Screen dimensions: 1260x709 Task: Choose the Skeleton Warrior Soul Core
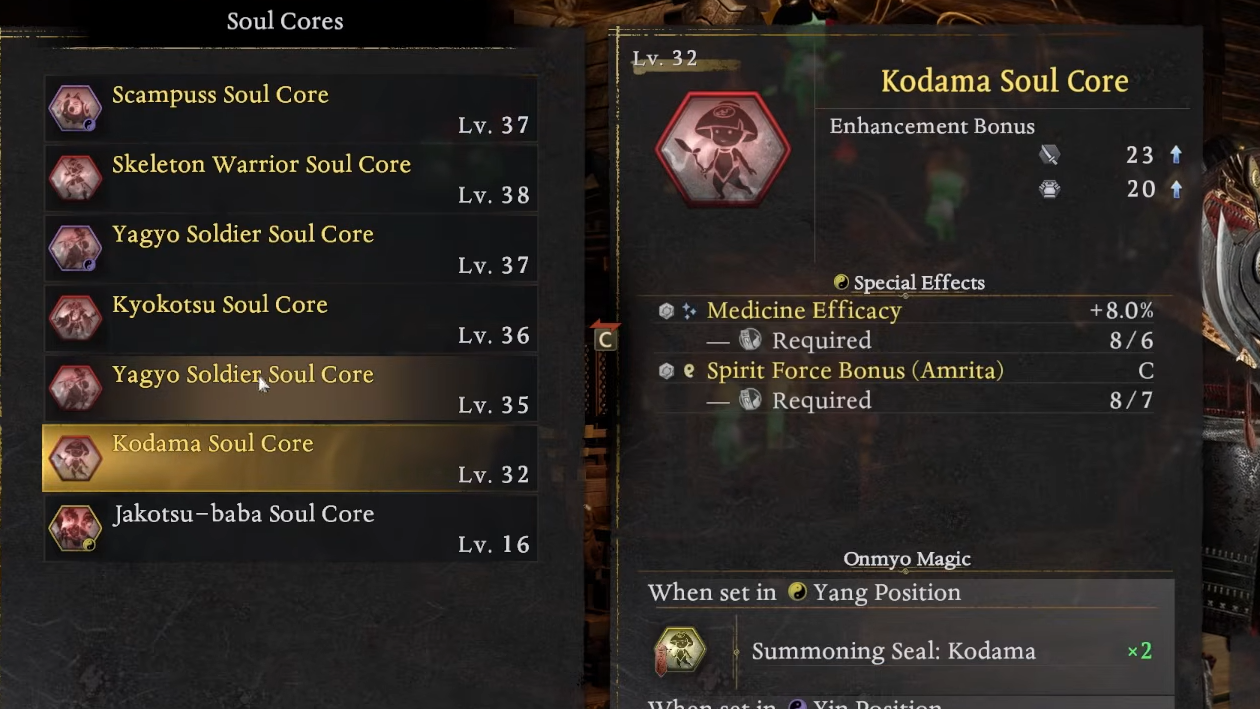pos(290,178)
